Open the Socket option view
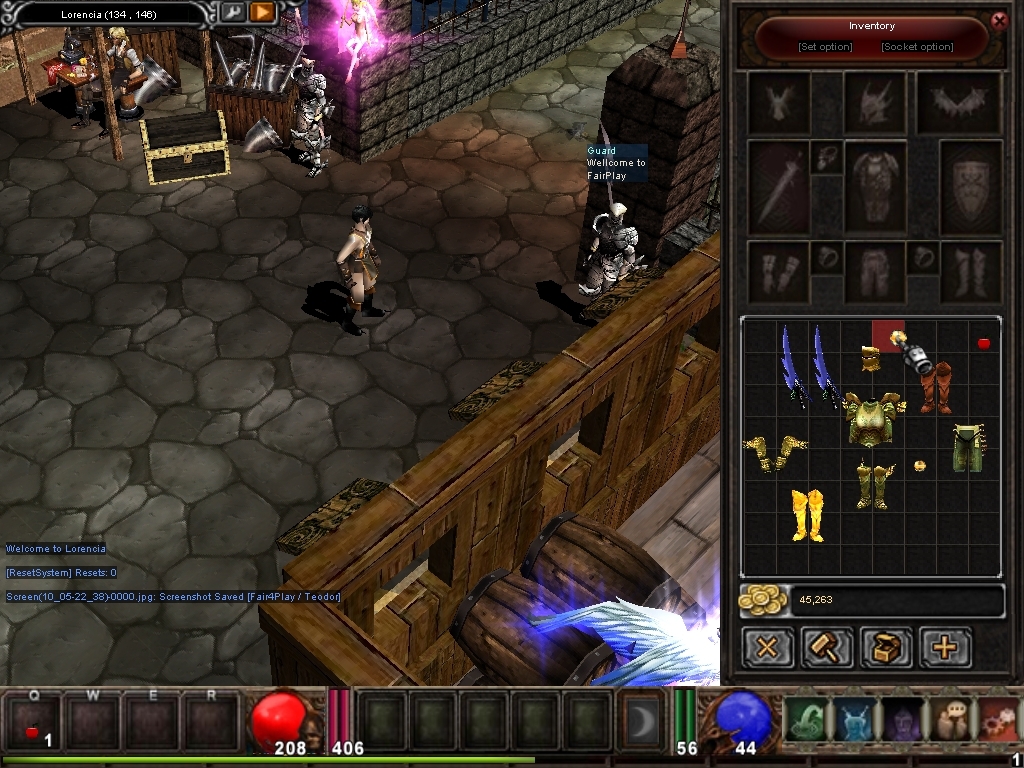Viewport: 1024px width, 768px height. (x=917, y=47)
